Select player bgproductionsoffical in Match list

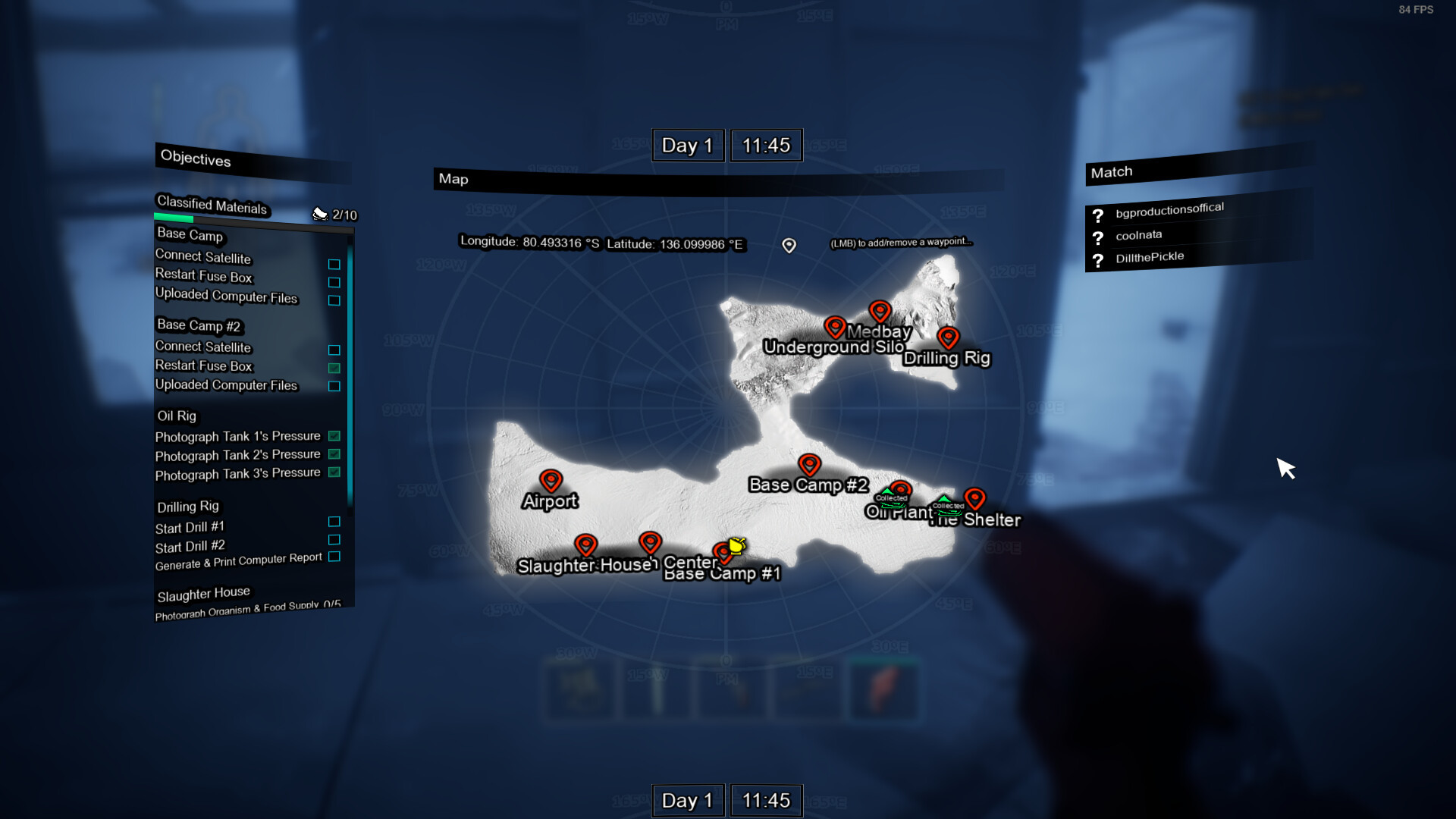(1169, 210)
